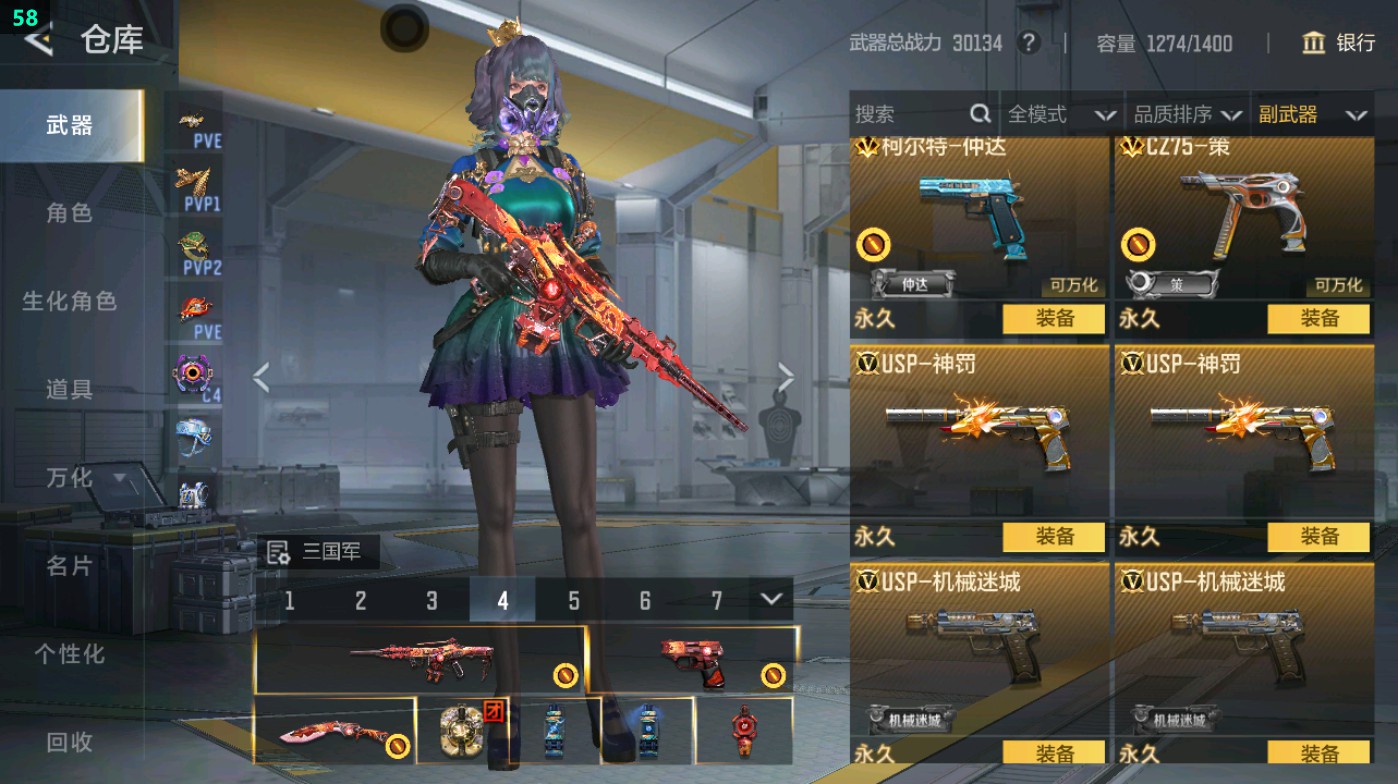Select loadout number 5

(574, 600)
